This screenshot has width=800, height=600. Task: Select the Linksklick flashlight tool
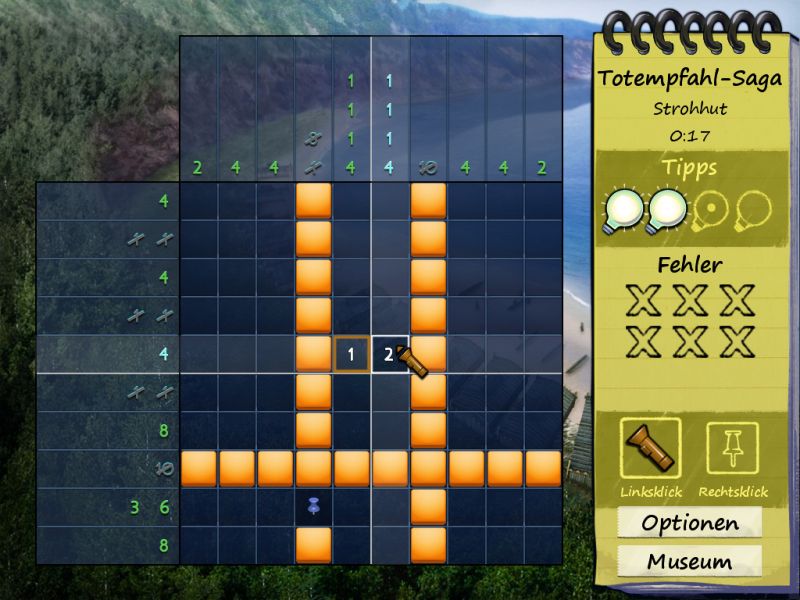pyautogui.click(x=651, y=448)
